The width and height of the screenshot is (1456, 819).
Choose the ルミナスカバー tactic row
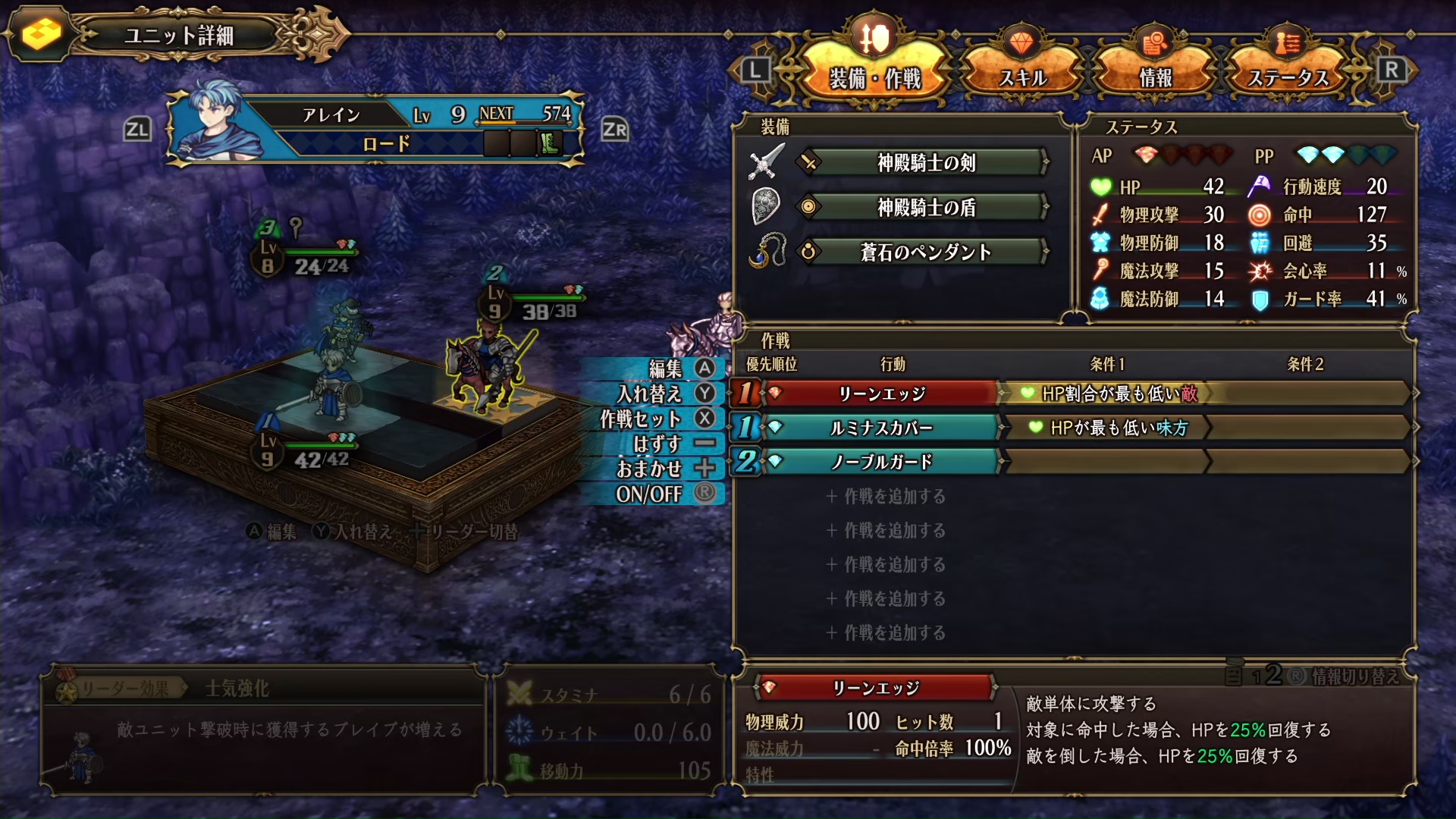[881, 428]
